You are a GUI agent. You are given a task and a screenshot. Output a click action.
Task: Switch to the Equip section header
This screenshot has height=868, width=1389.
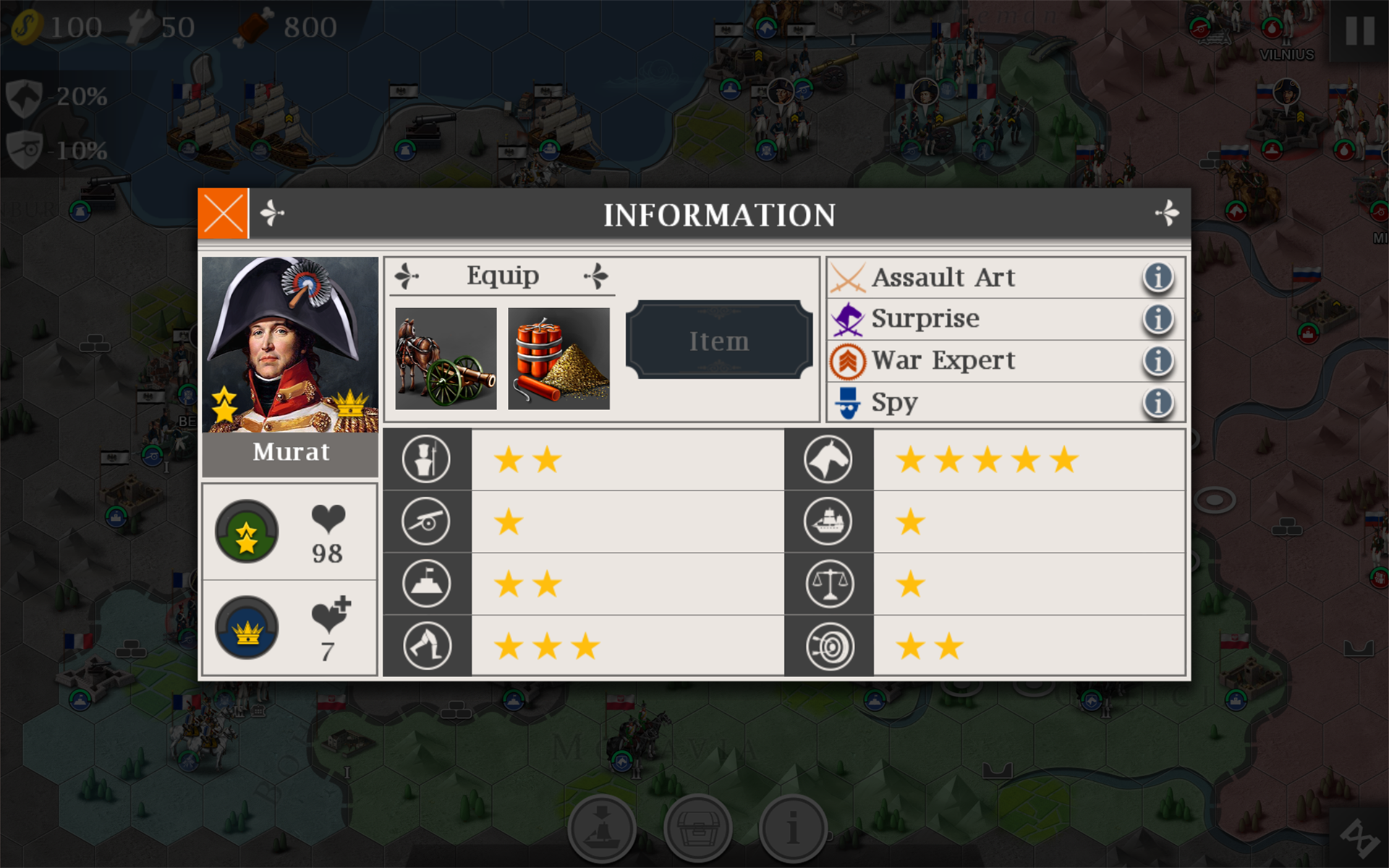coord(503,275)
